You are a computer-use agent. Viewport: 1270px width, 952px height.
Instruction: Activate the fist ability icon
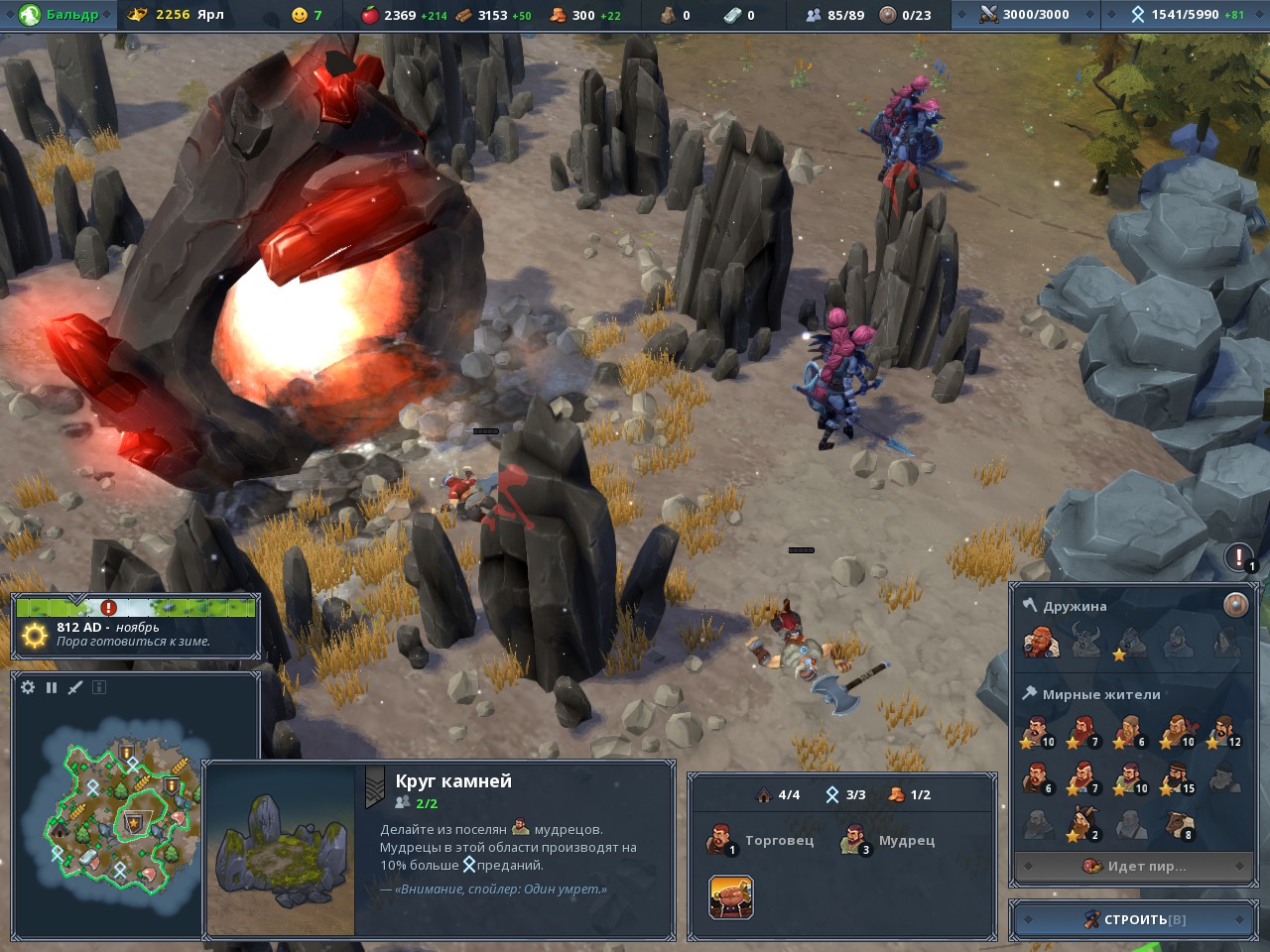[731, 897]
